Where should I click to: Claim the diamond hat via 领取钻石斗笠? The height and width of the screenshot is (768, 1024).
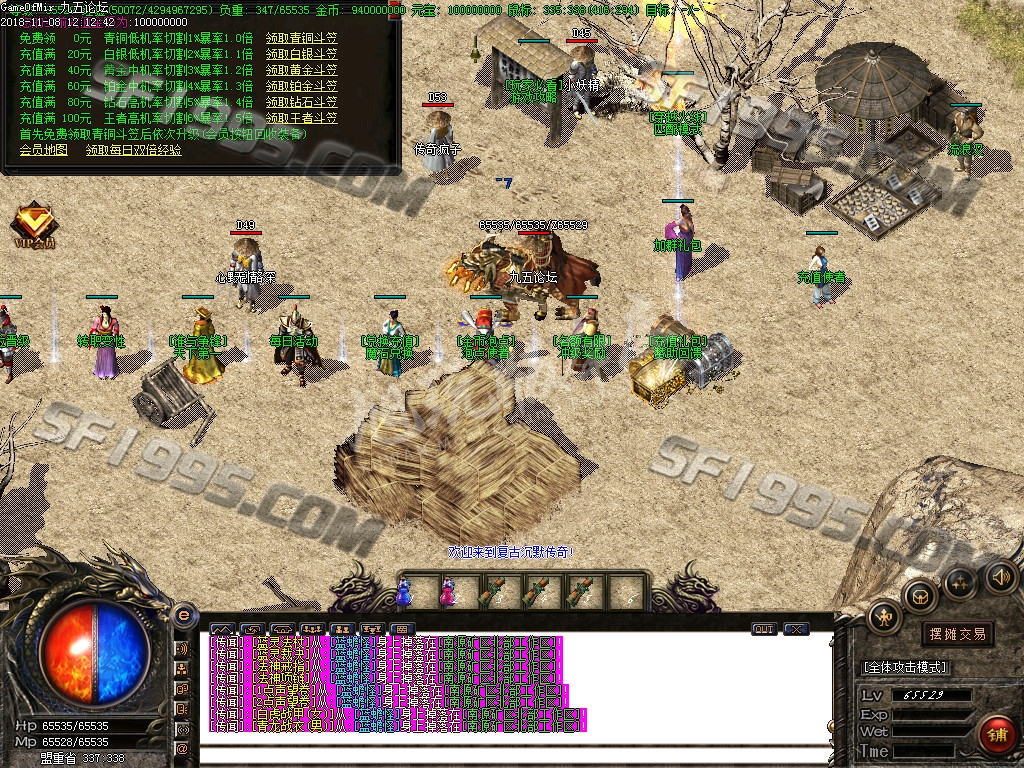[301, 102]
